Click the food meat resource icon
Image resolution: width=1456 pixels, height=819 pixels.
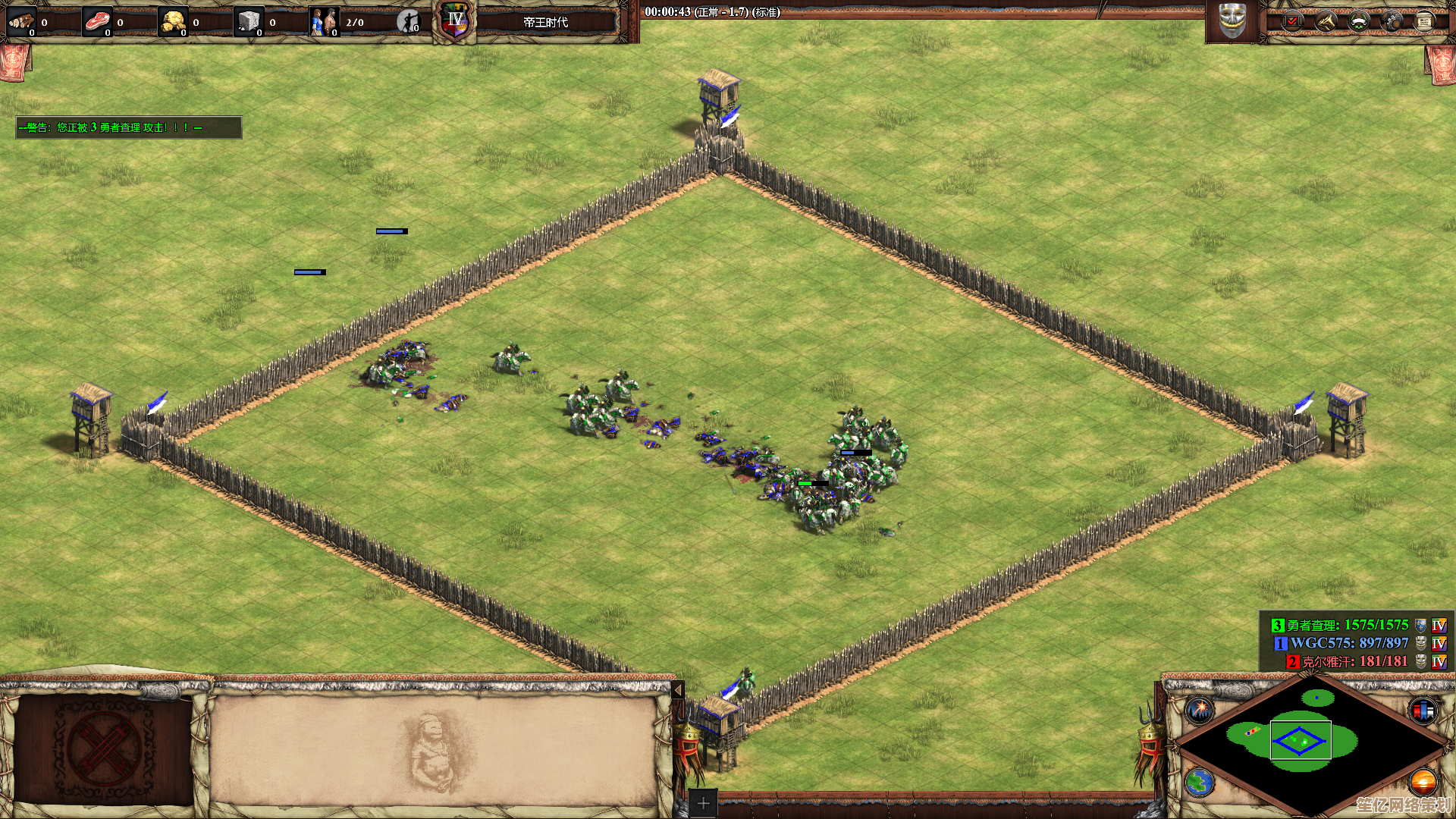click(x=97, y=22)
